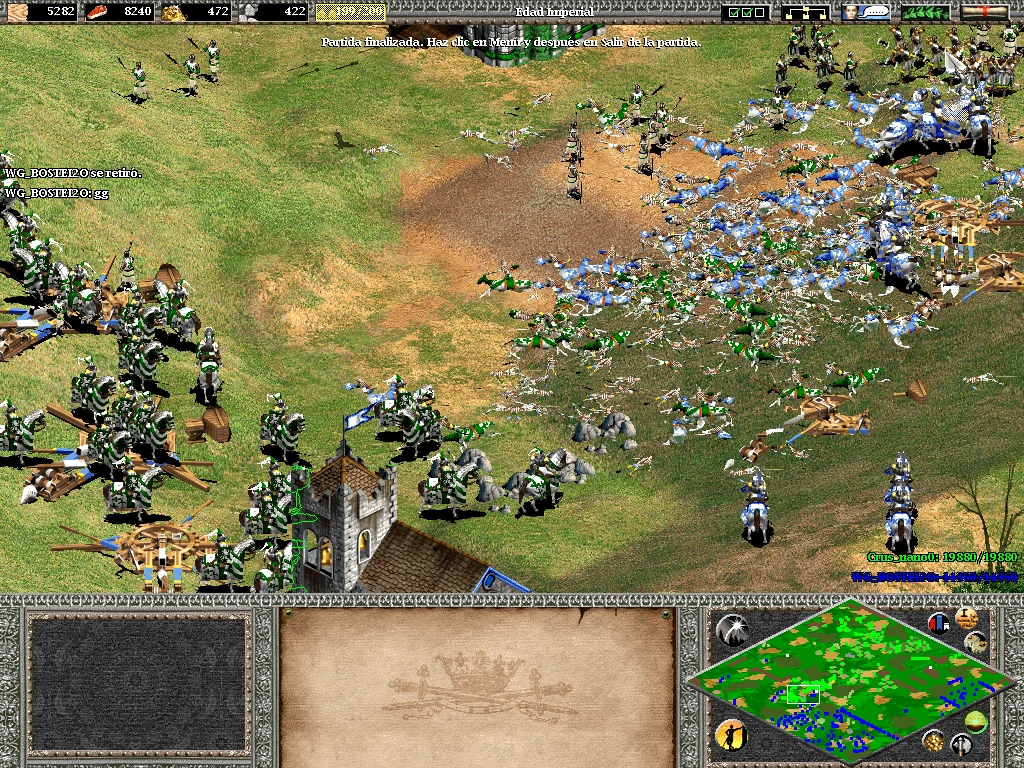Screen dimensions: 1024x768
Task: Open the main Menu scroll button
Action: point(984,12)
